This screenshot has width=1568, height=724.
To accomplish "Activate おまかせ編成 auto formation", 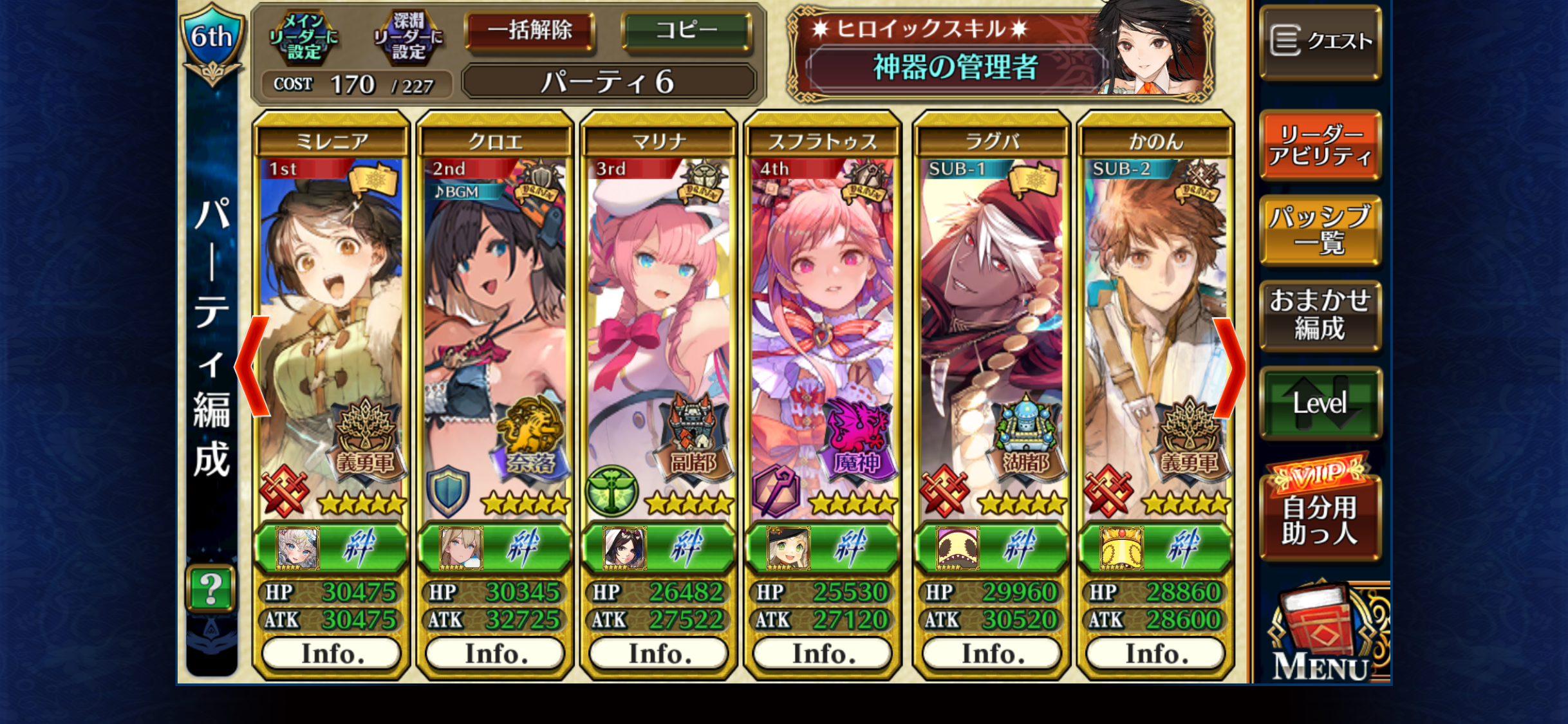I will pos(1320,315).
